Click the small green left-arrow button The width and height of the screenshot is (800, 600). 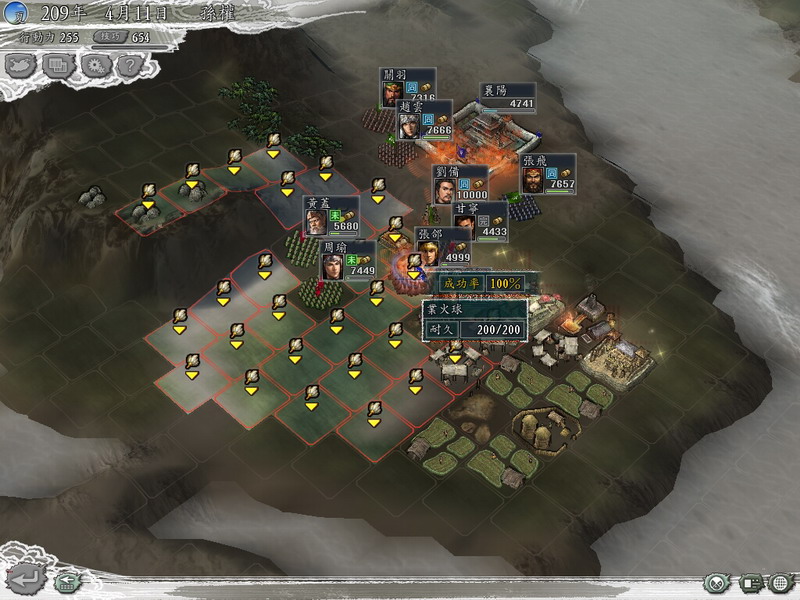point(68,580)
